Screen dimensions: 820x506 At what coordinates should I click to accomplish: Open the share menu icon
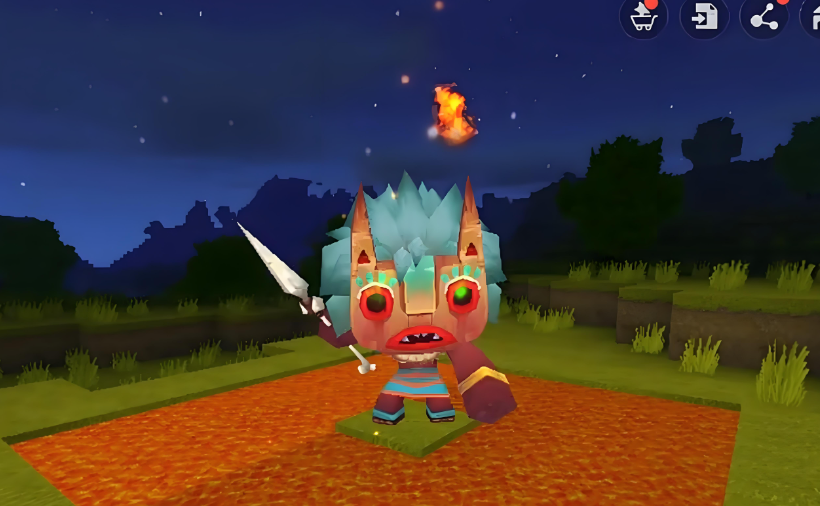click(x=764, y=17)
